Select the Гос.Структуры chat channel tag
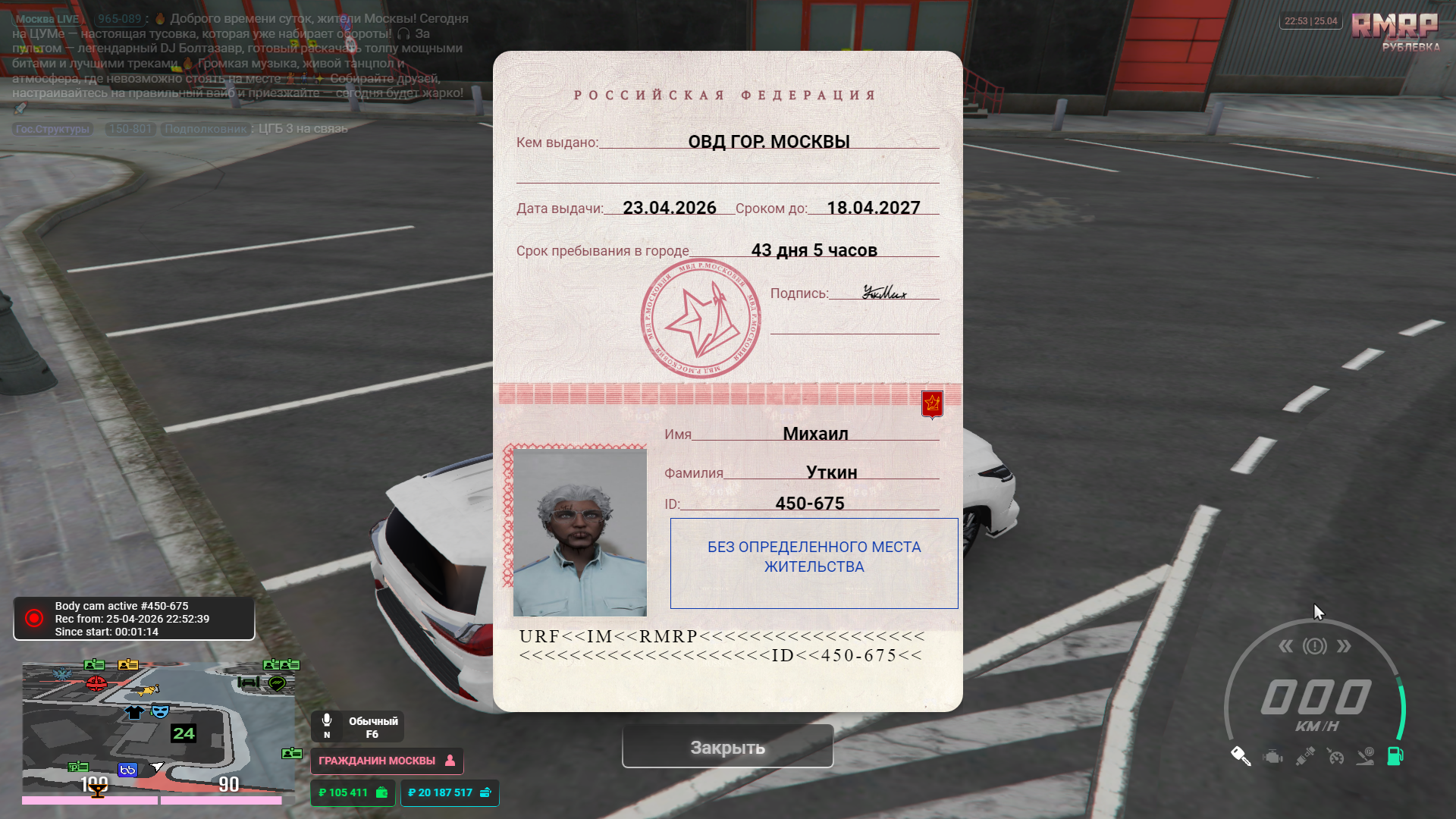Screen dimensions: 1456x819 [x=52, y=129]
